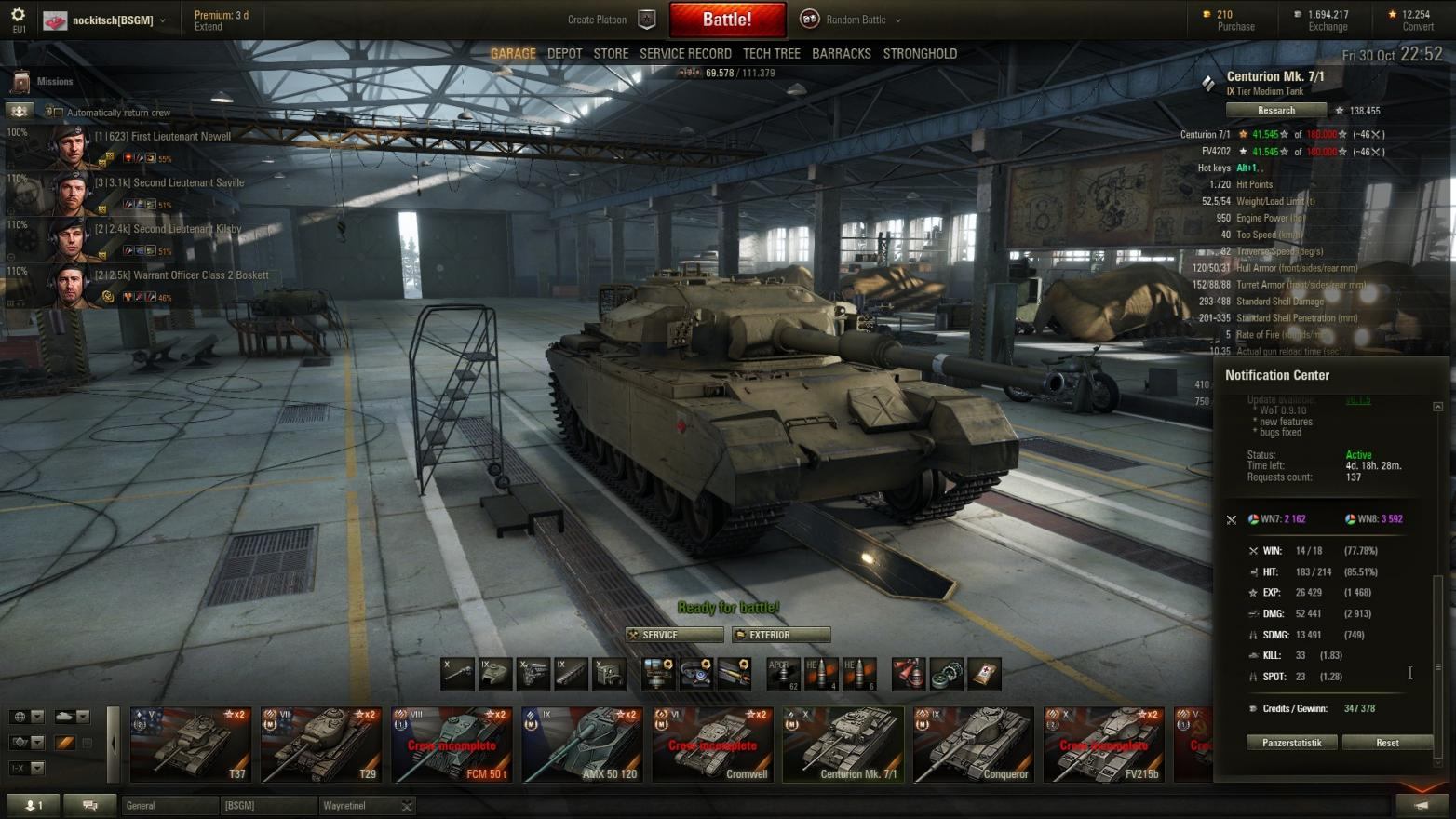Click the Panzerstatistik button
1456x819 pixels.
1291,743
